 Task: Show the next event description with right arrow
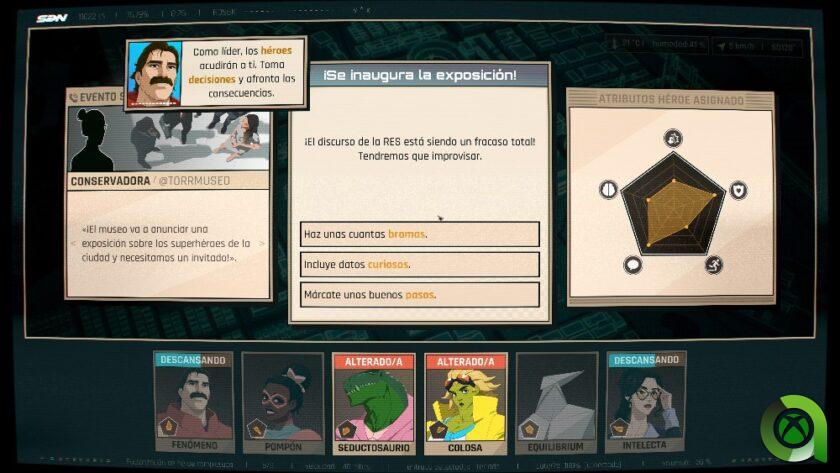pos(263,242)
